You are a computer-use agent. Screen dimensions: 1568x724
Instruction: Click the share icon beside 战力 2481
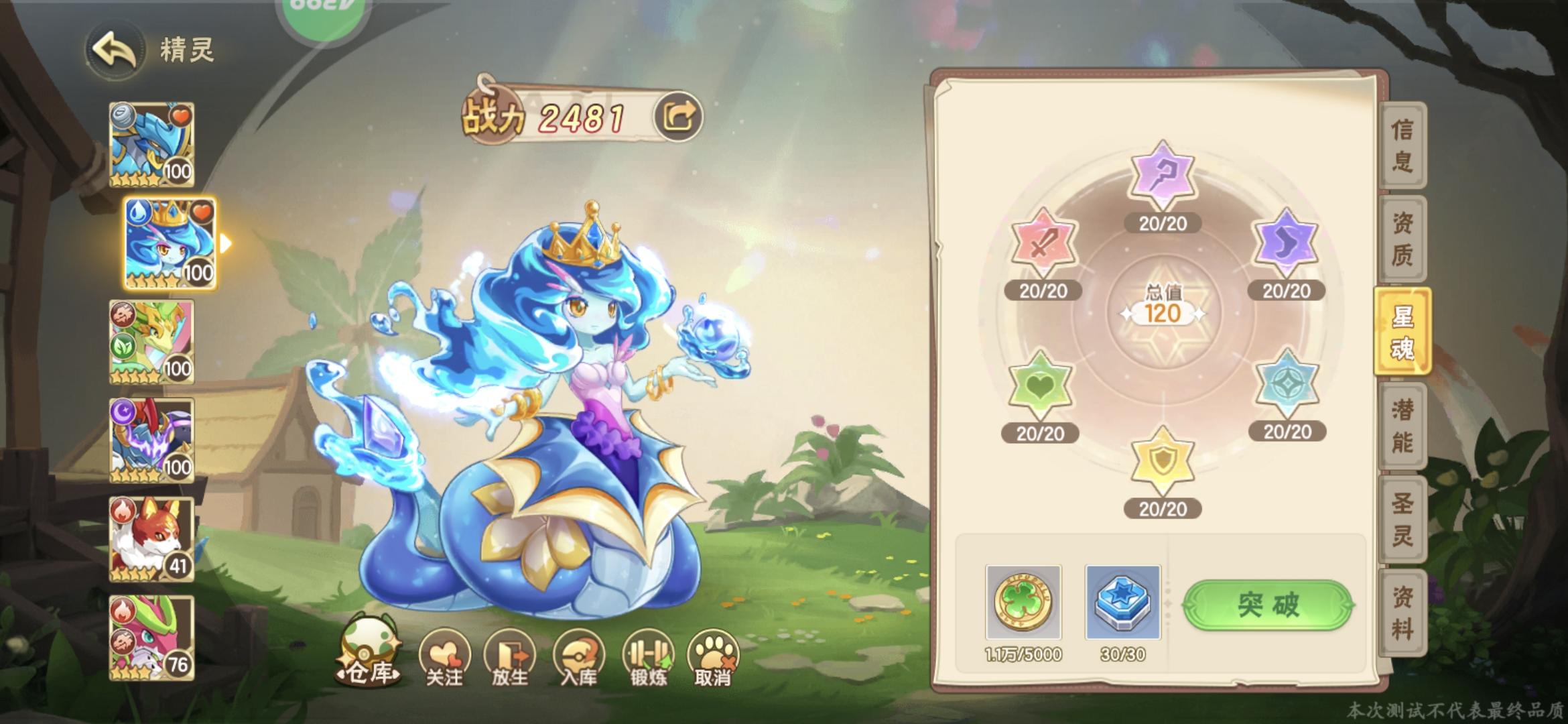click(x=679, y=115)
